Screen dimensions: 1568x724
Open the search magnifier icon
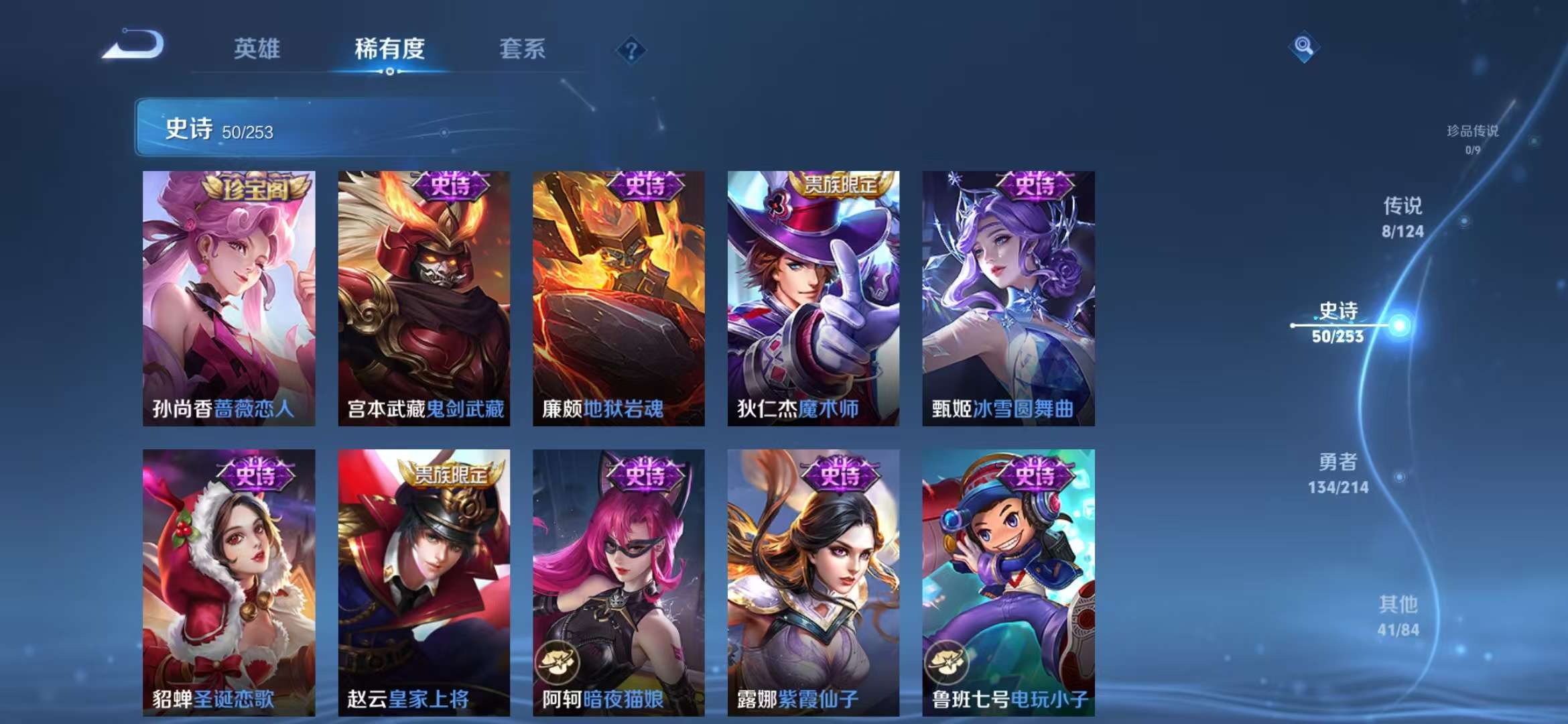(x=1303, y=47)
